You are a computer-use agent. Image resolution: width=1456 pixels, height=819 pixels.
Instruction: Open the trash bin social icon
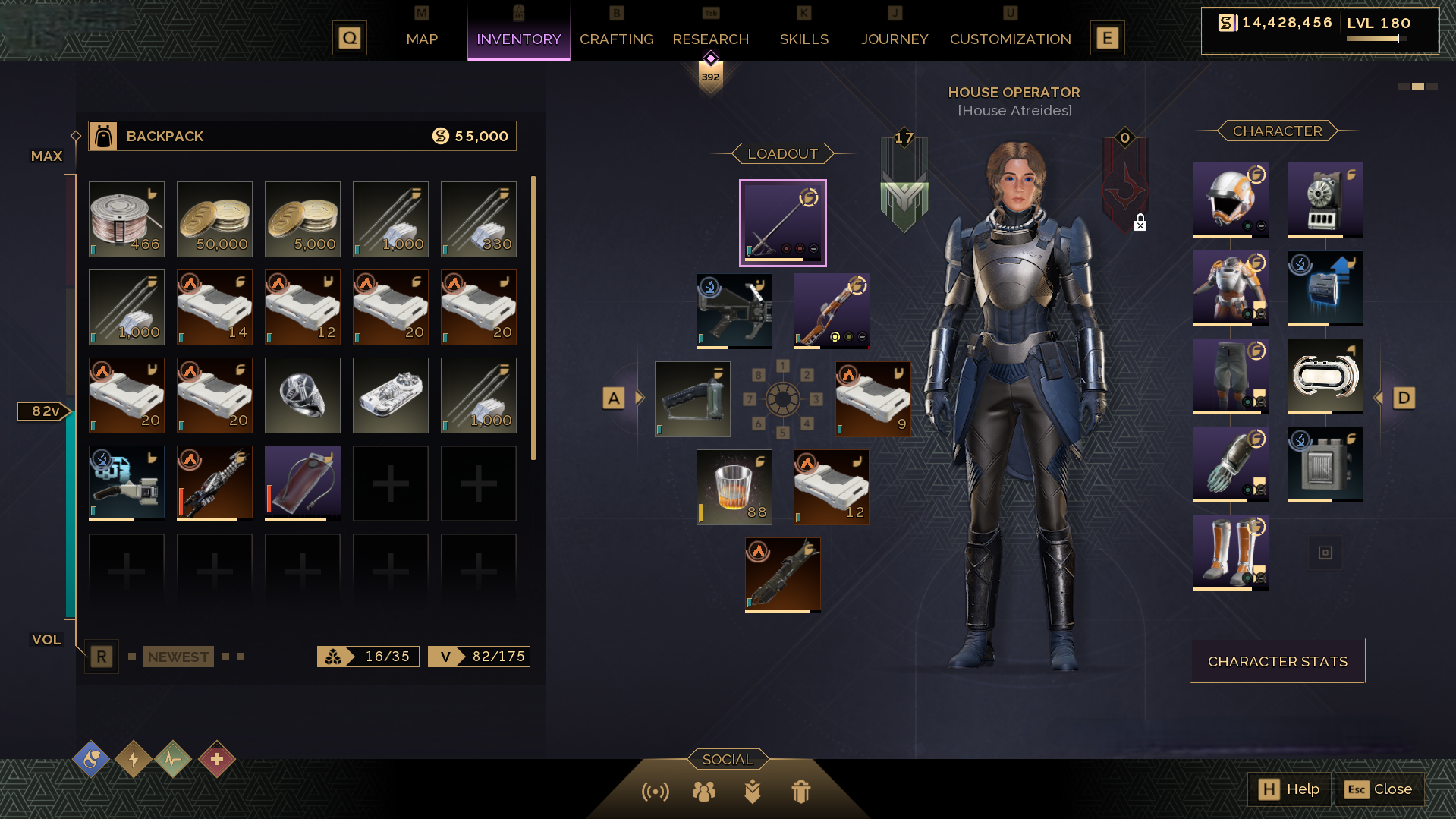pyautogui.click(x=800, y=792)
